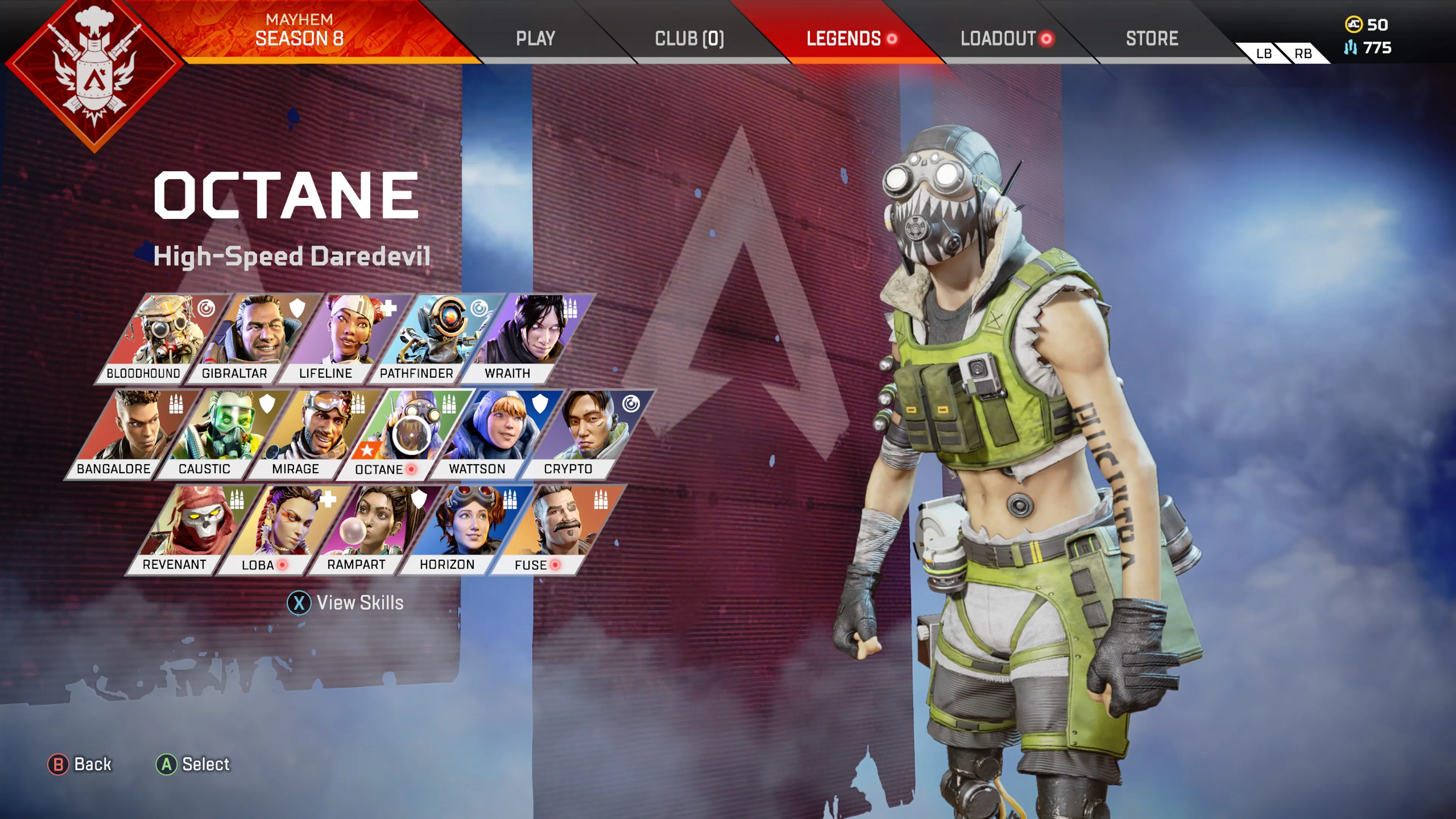
Task: Open the Club tab
Action: point(689,38)
